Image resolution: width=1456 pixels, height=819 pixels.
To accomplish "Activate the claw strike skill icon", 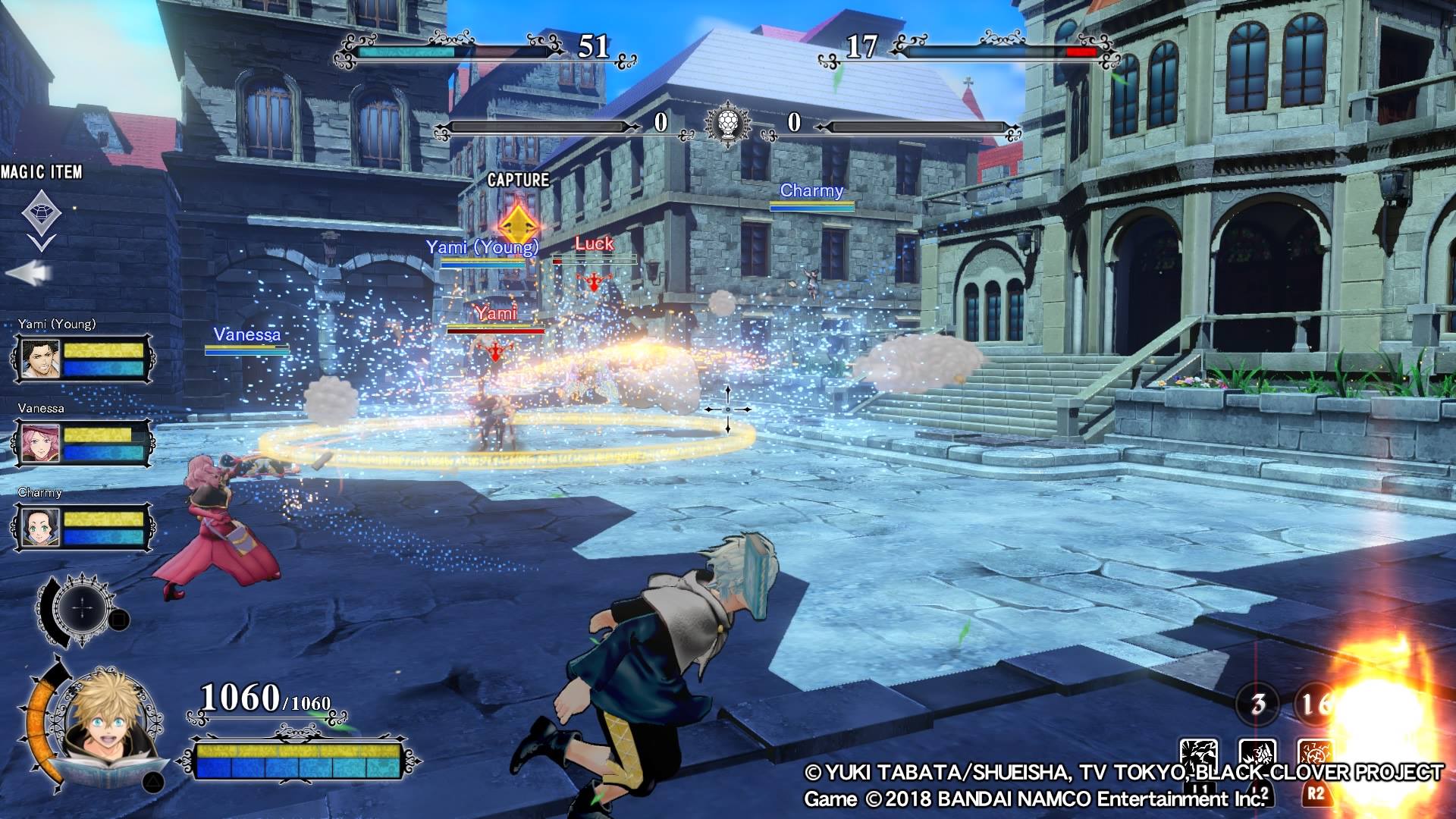I will [x=1257, y=757].
